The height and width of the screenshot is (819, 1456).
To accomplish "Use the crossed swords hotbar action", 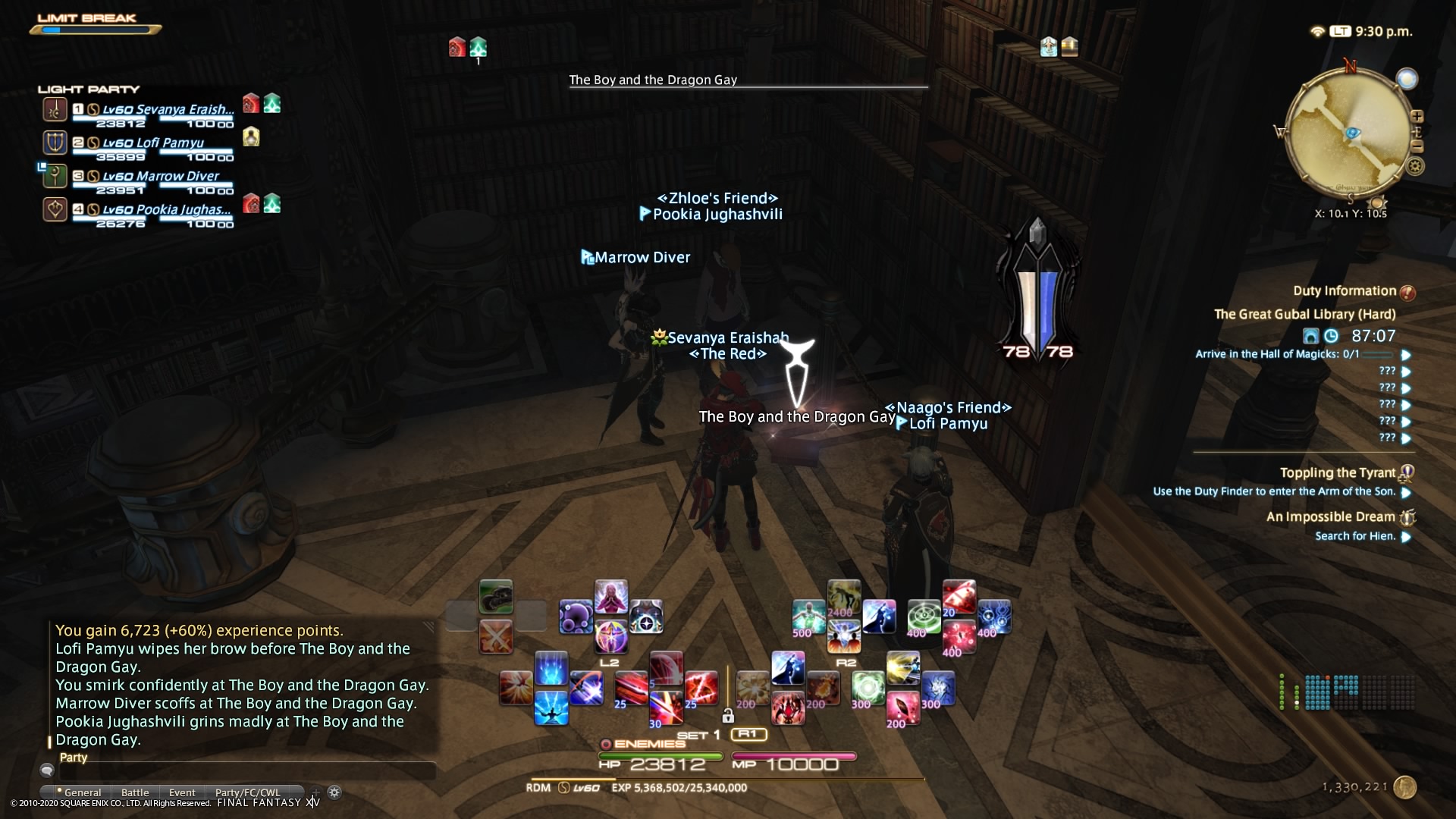I will pos(496,637).
